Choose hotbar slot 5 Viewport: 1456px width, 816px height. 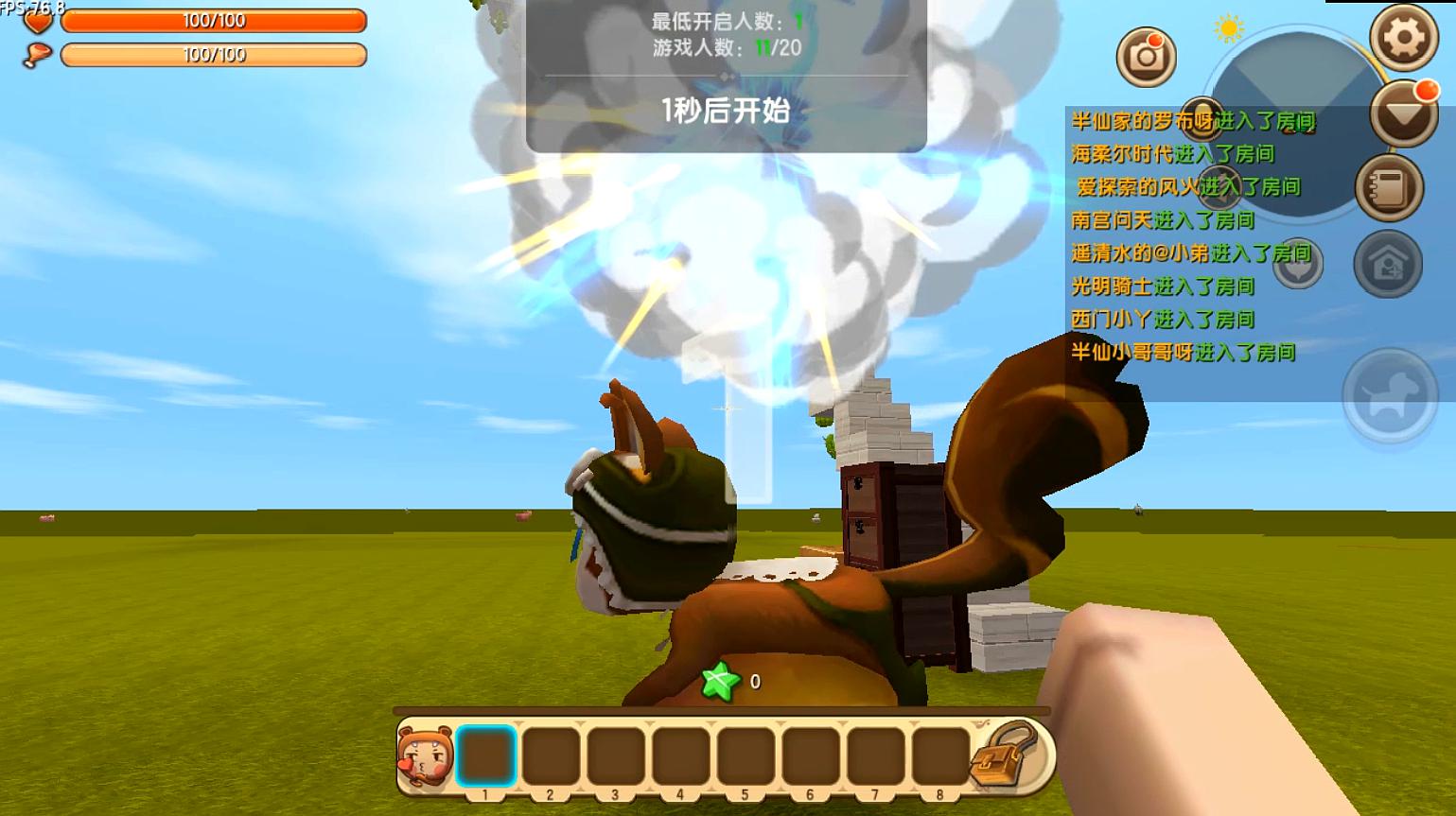746,755
